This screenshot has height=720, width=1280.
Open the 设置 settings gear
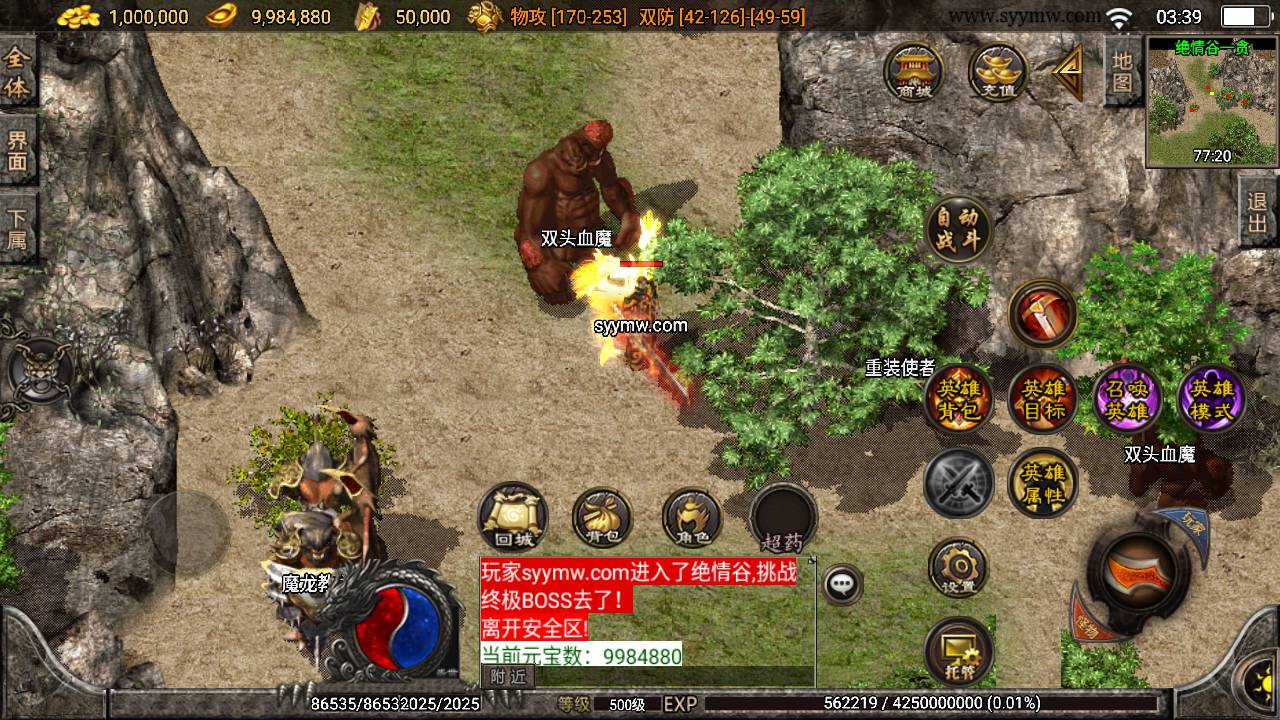point(958,567)
